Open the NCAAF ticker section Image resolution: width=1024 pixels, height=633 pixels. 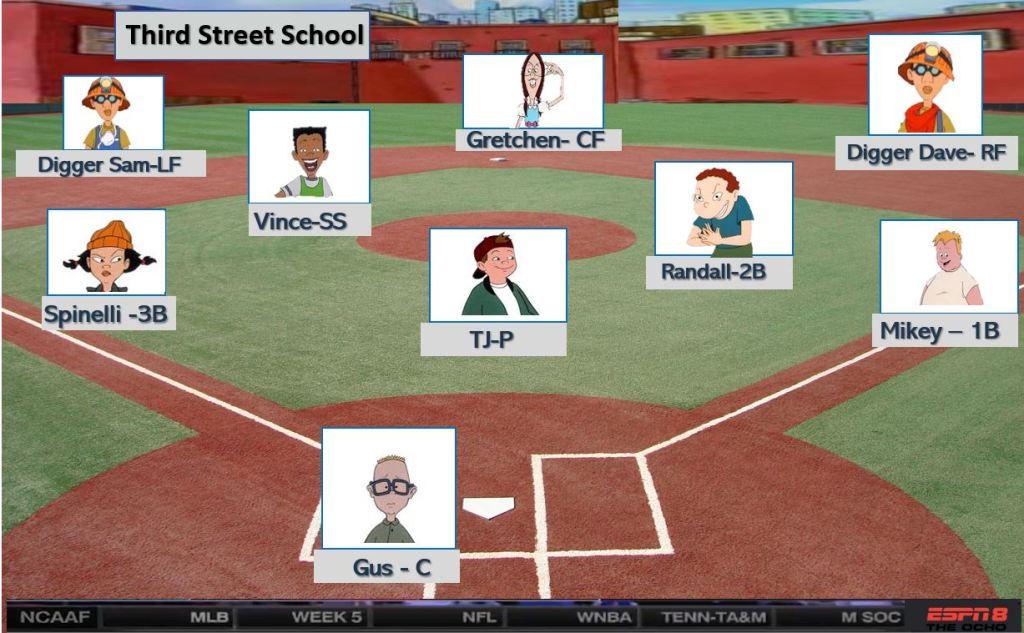point(54,617)
